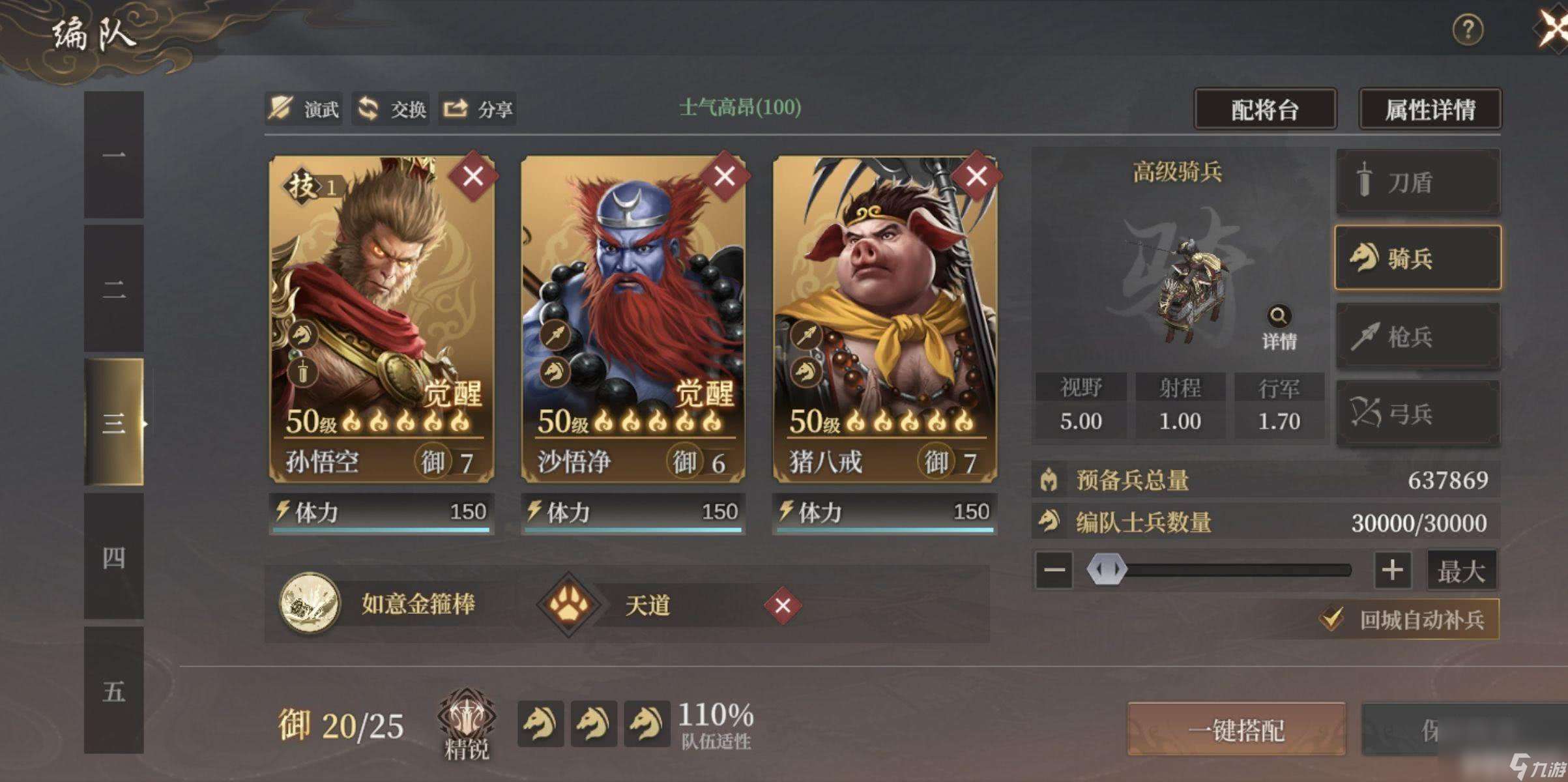Switch to team slot 一
The width and height of the screenshot is (1568, 782).
pos(113,155)
